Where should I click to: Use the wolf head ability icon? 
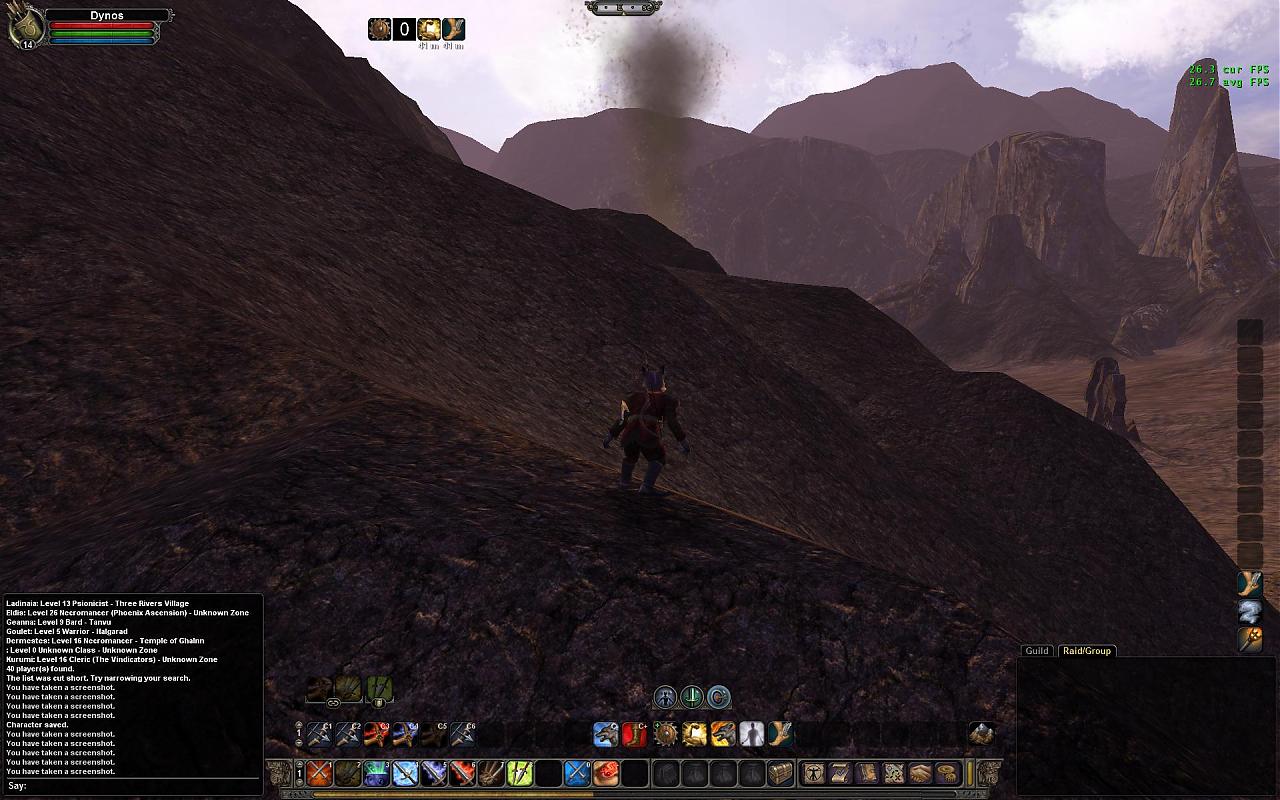605,735
